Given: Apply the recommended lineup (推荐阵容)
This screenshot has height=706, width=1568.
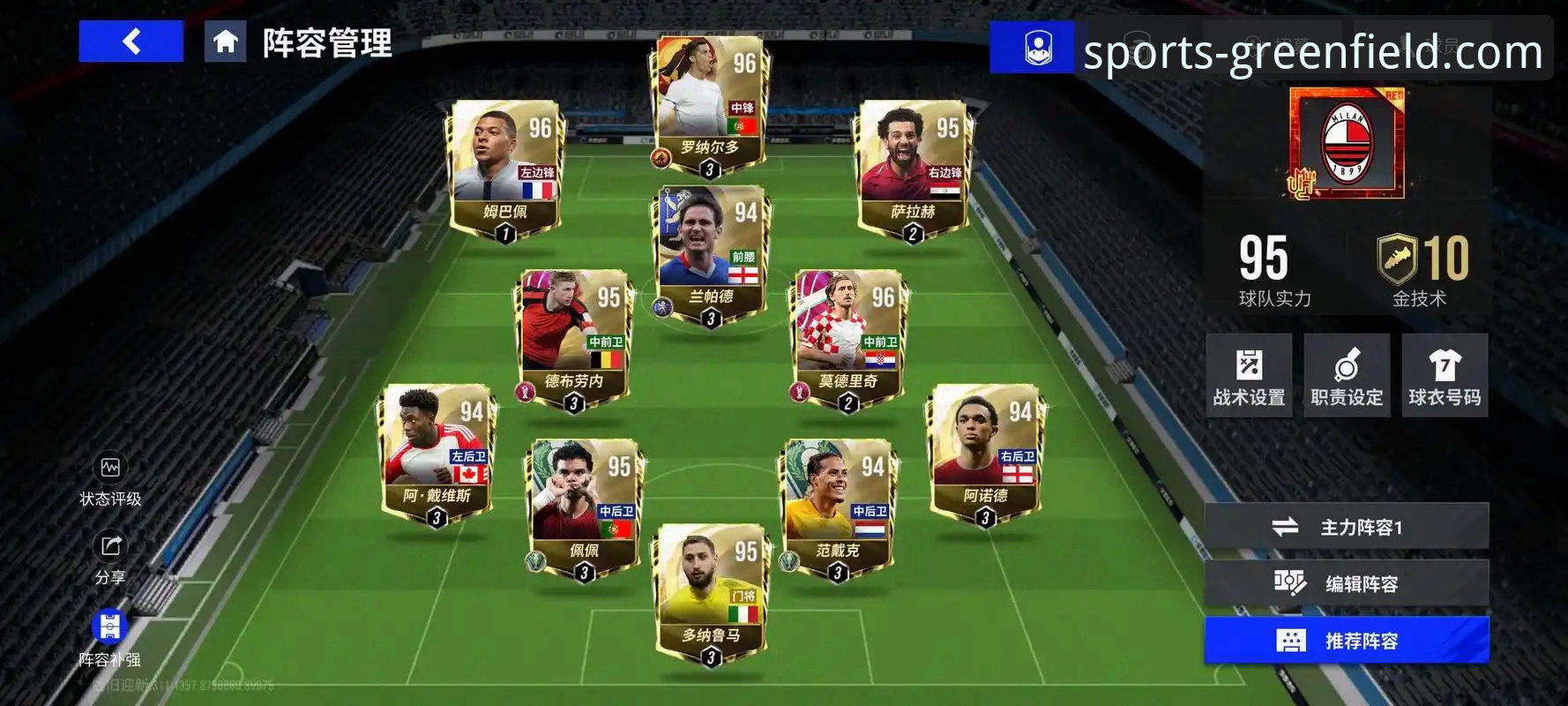Looking at the screenshot, I should (1347, 641).
